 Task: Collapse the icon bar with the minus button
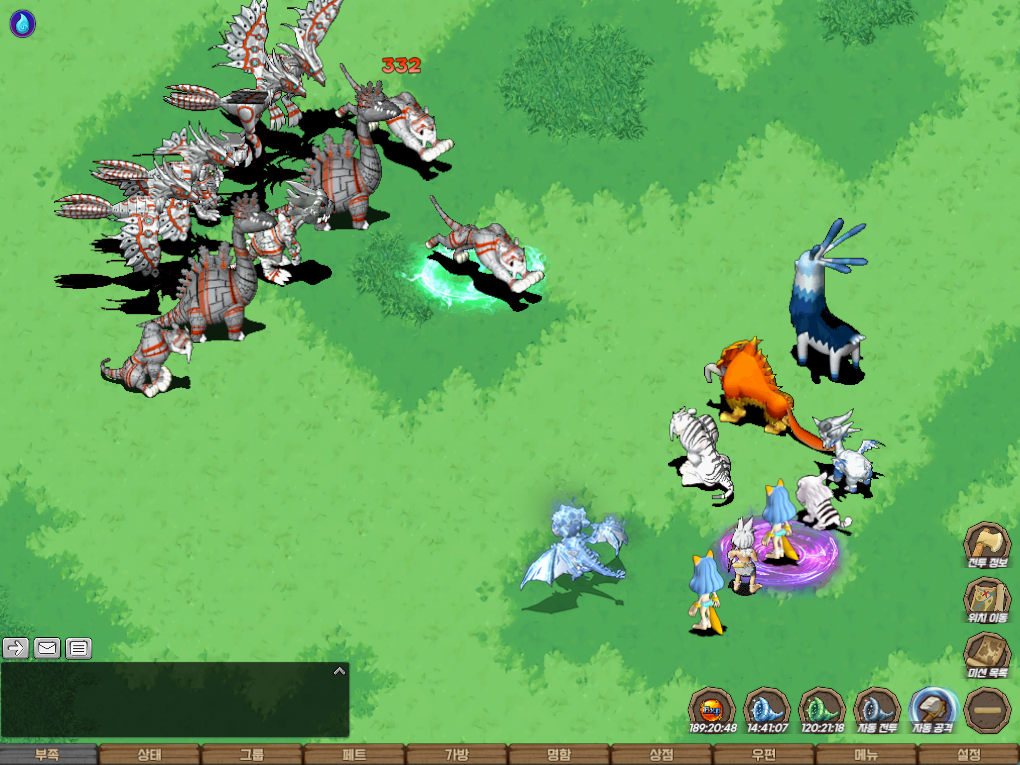[x=987, y=710]
